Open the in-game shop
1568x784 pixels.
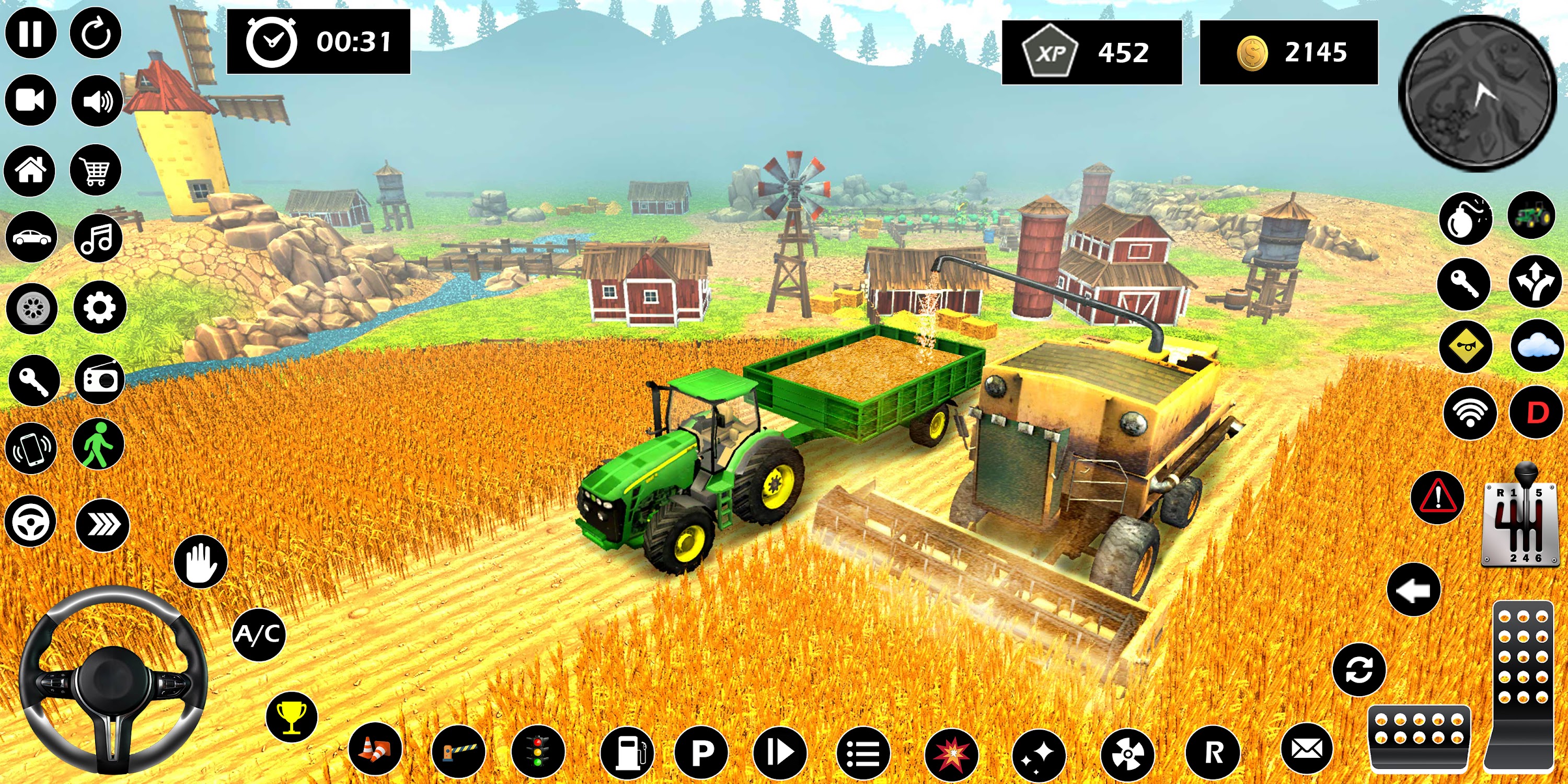click(97, 171)
